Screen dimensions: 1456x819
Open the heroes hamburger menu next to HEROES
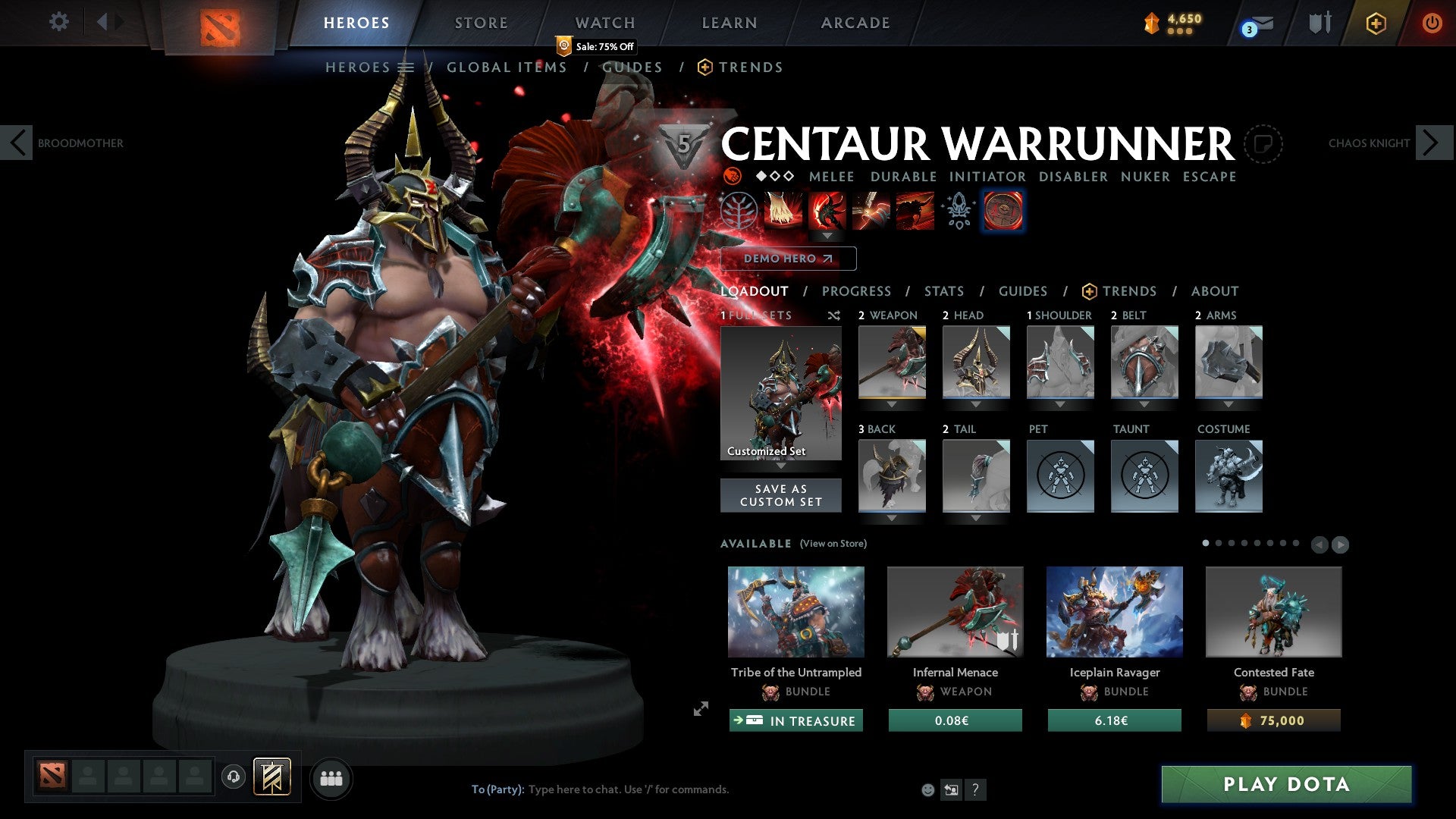point(407,67)
